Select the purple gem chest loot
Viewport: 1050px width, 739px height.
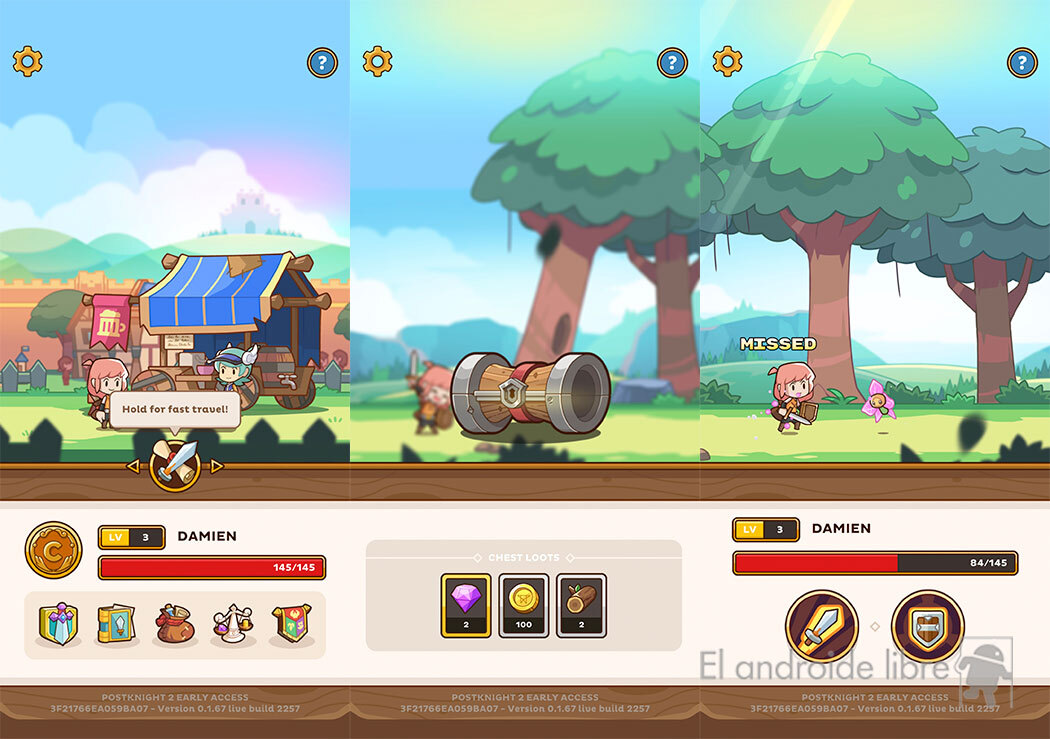(x=466, y=605)
